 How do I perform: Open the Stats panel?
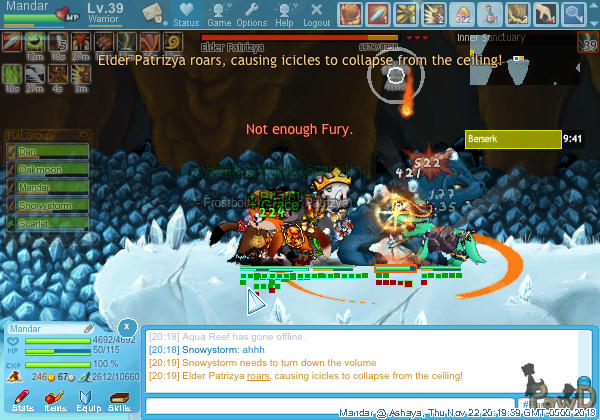point(23,400)
